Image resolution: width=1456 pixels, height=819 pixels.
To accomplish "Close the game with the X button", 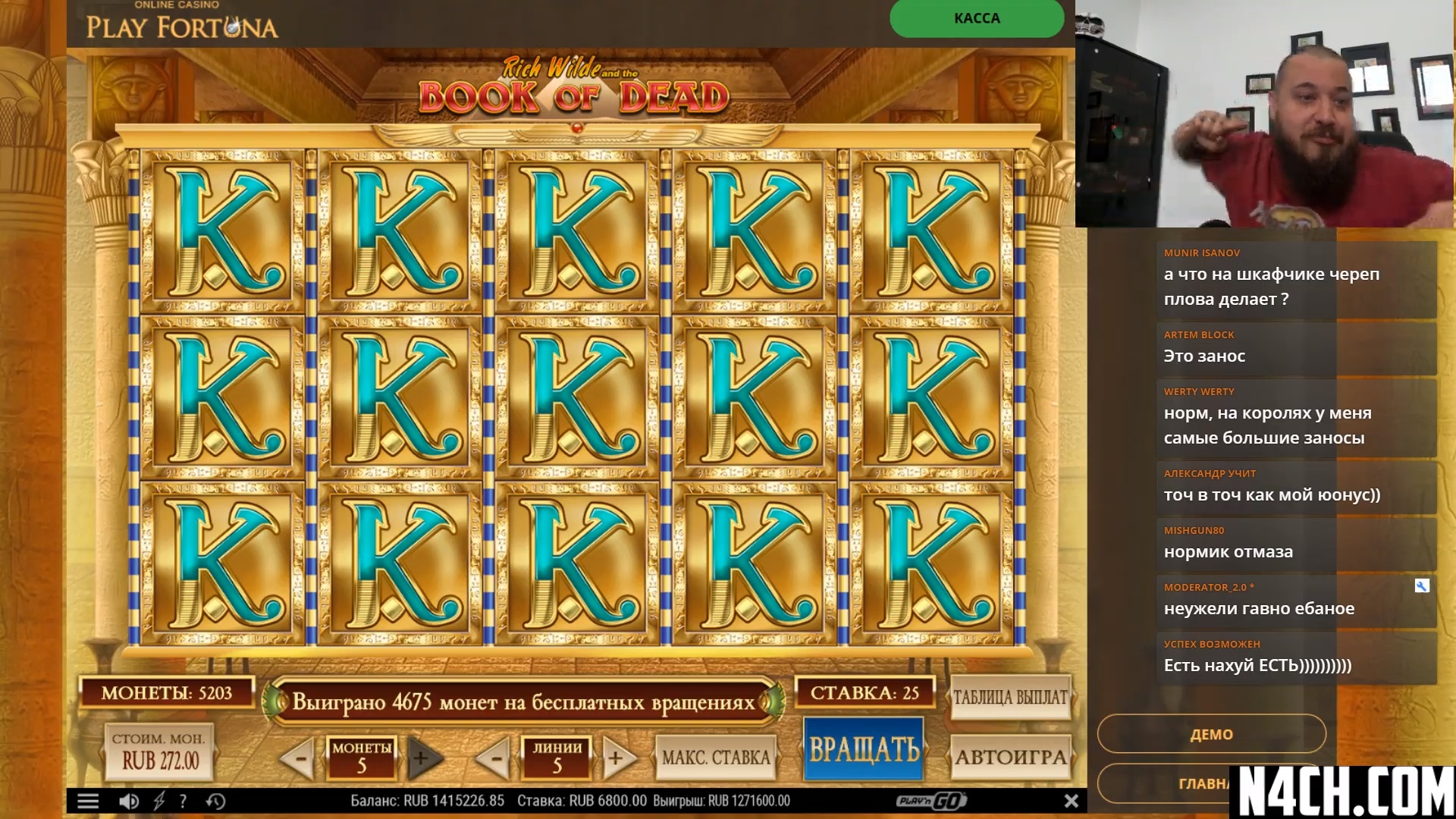I will [1071, 801].
